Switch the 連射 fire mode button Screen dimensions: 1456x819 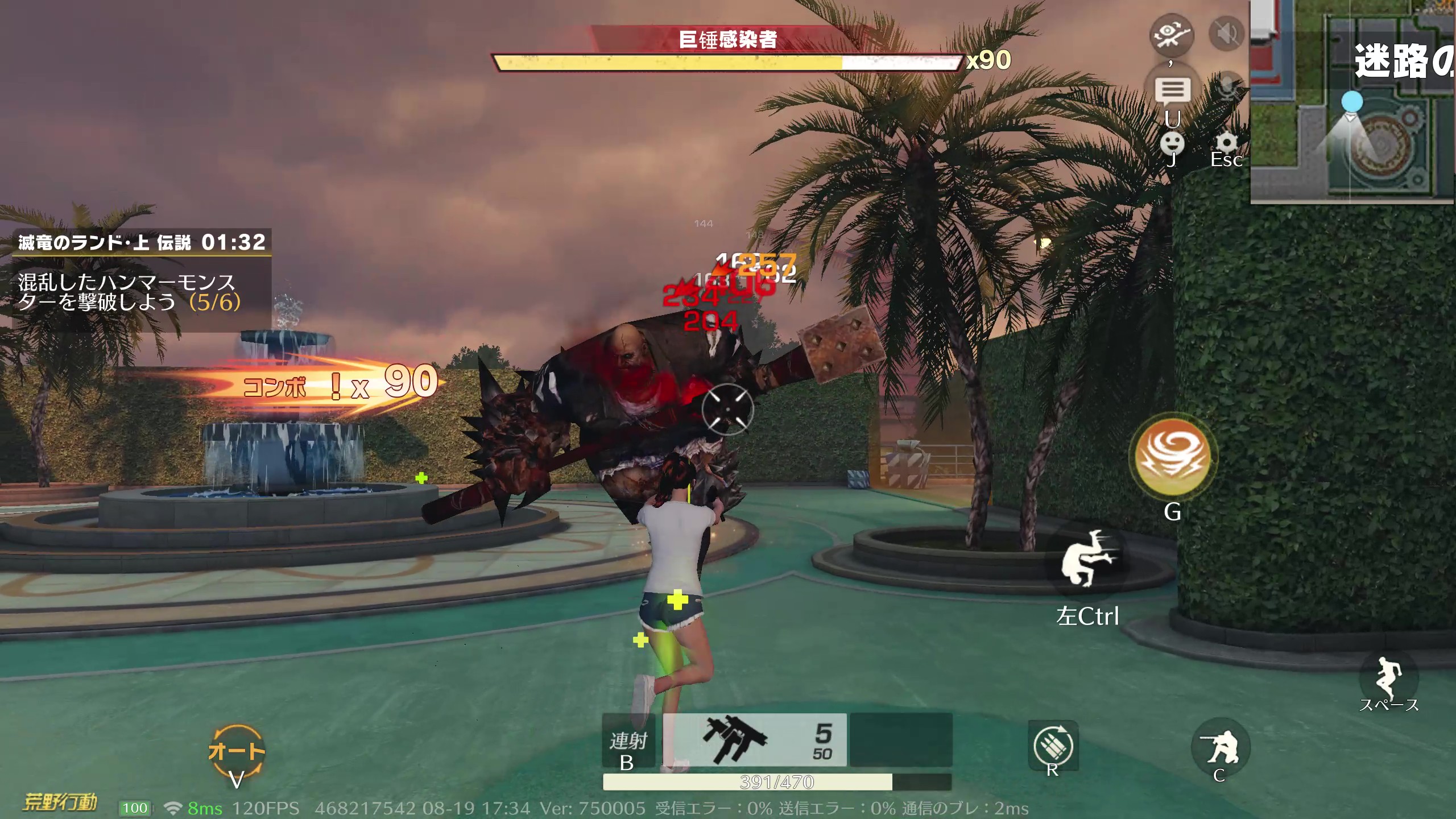pyautogui.click(x=628, y=742)
